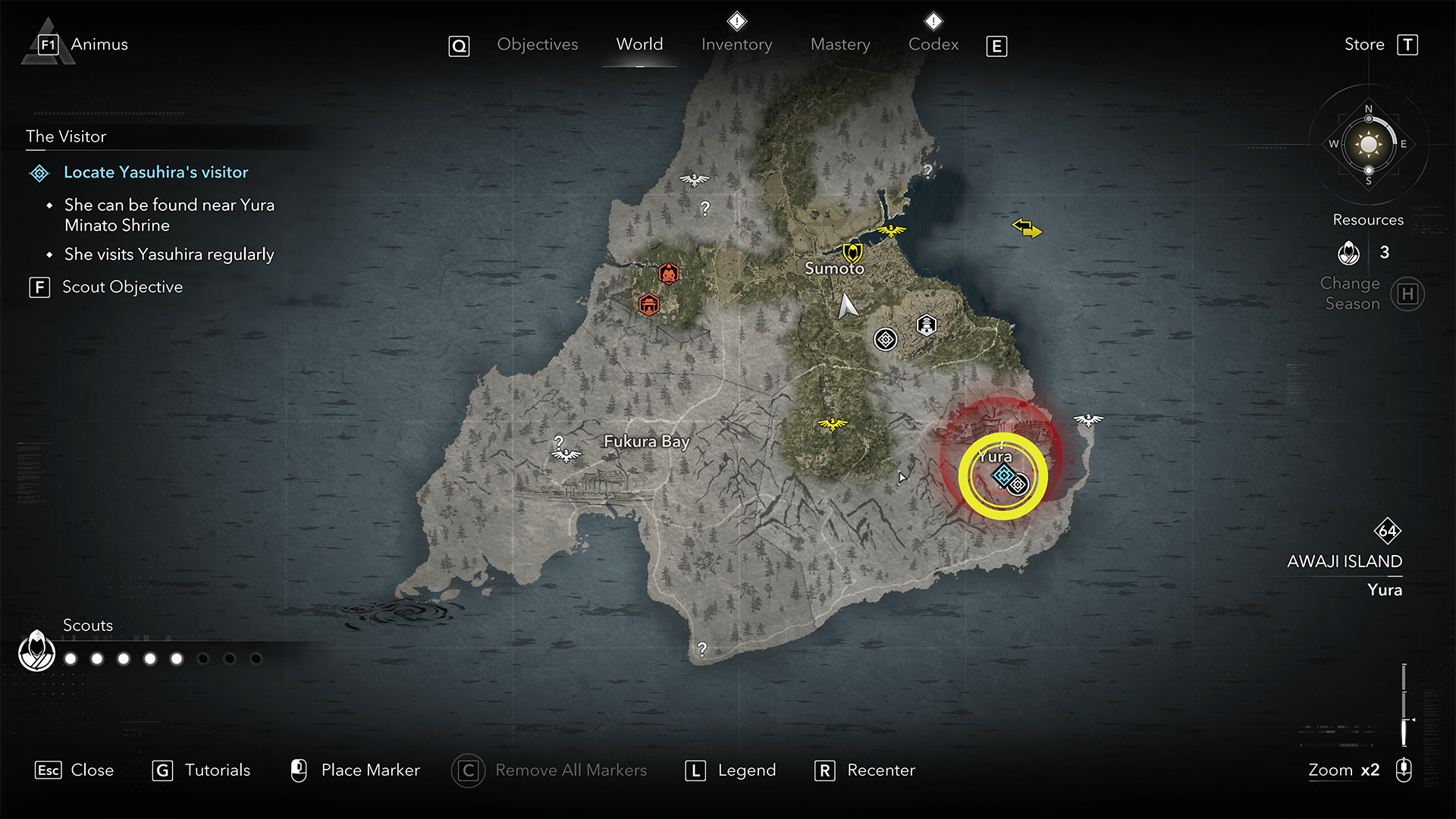Click the yellow fast-travel arrows marker
Screen dimensions: 1456x819
[x=1027, y=227]
